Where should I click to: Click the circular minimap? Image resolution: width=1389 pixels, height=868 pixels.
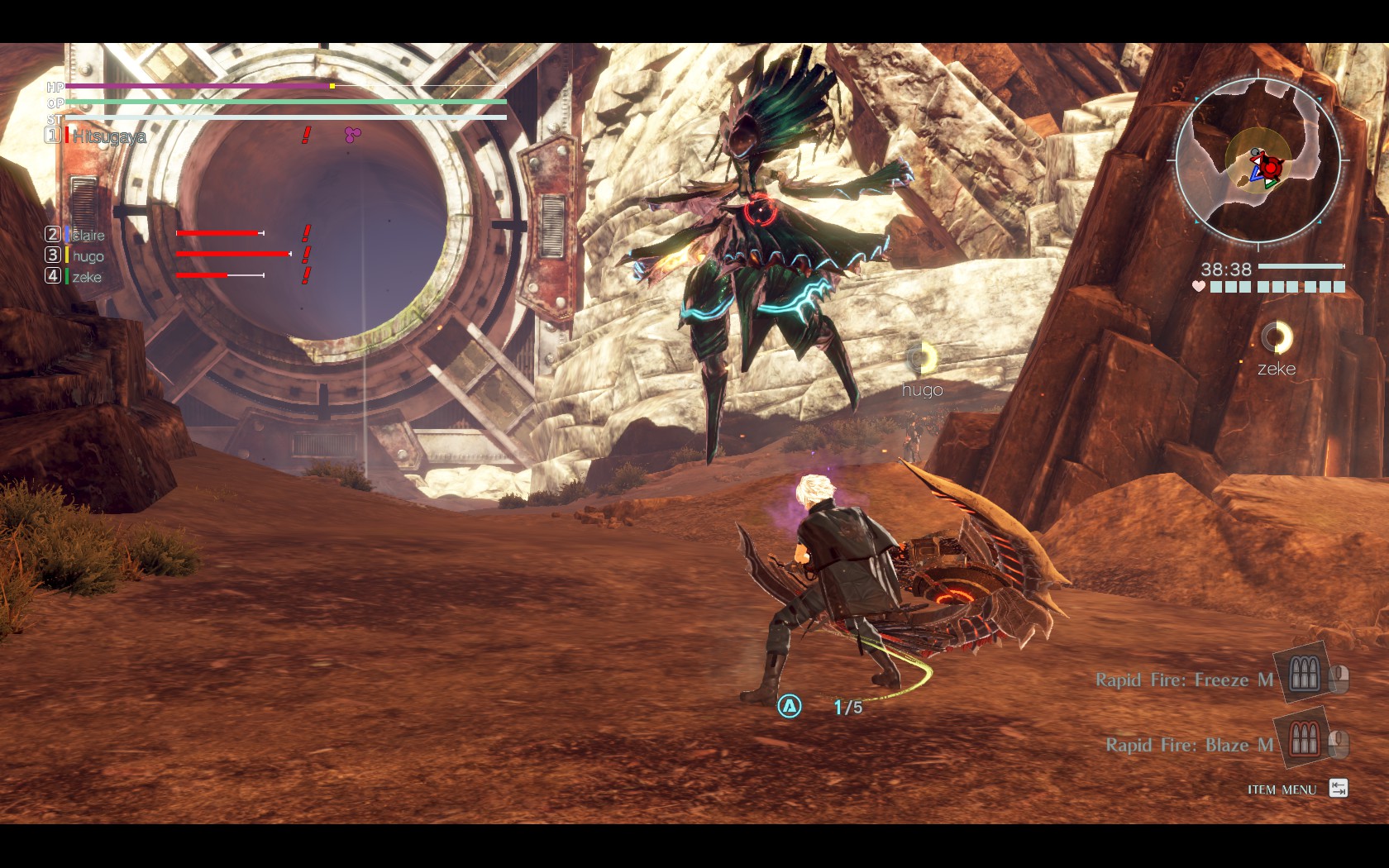tap(1258, 160)
